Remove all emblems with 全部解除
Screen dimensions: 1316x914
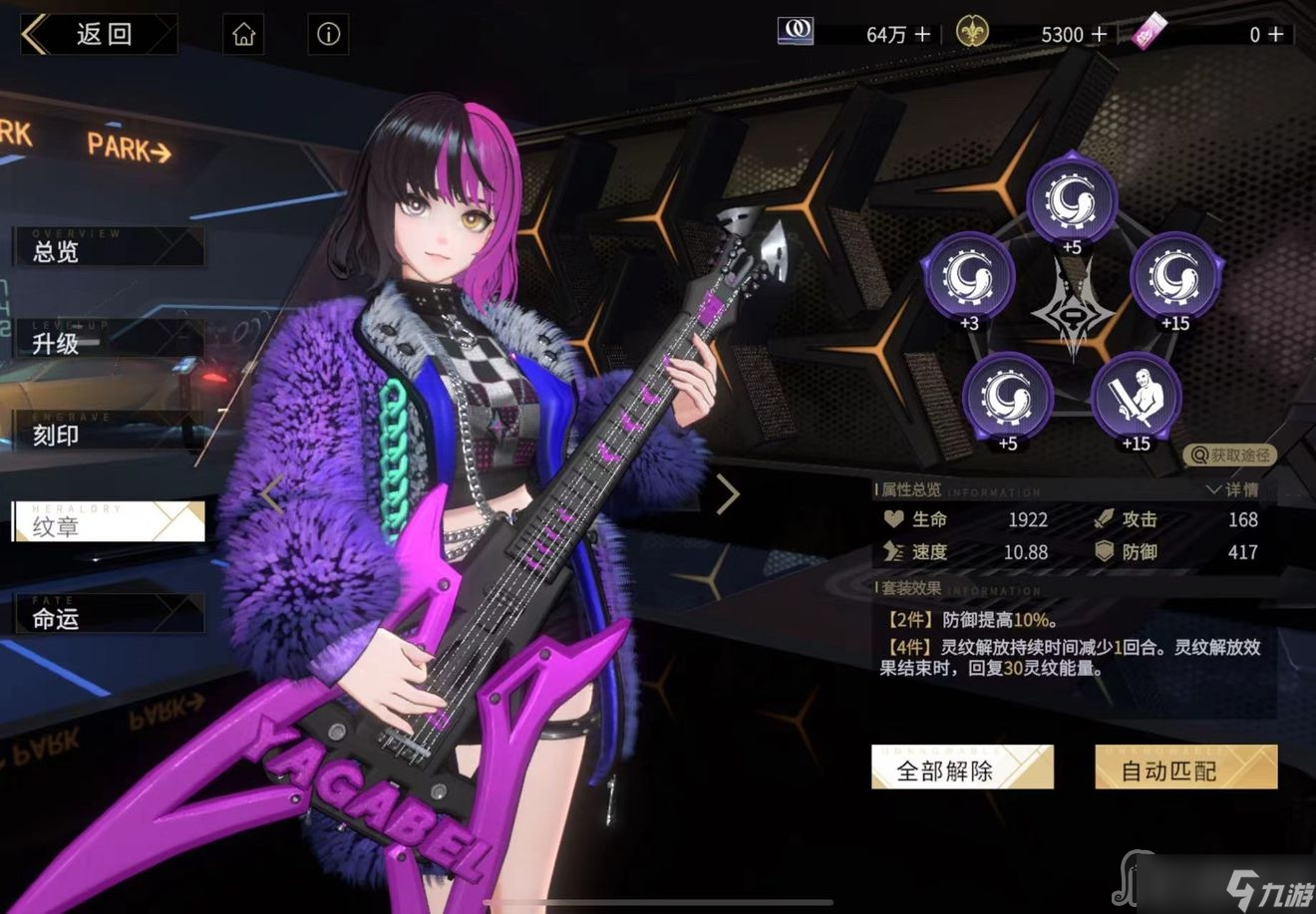[x=961, y=768]
